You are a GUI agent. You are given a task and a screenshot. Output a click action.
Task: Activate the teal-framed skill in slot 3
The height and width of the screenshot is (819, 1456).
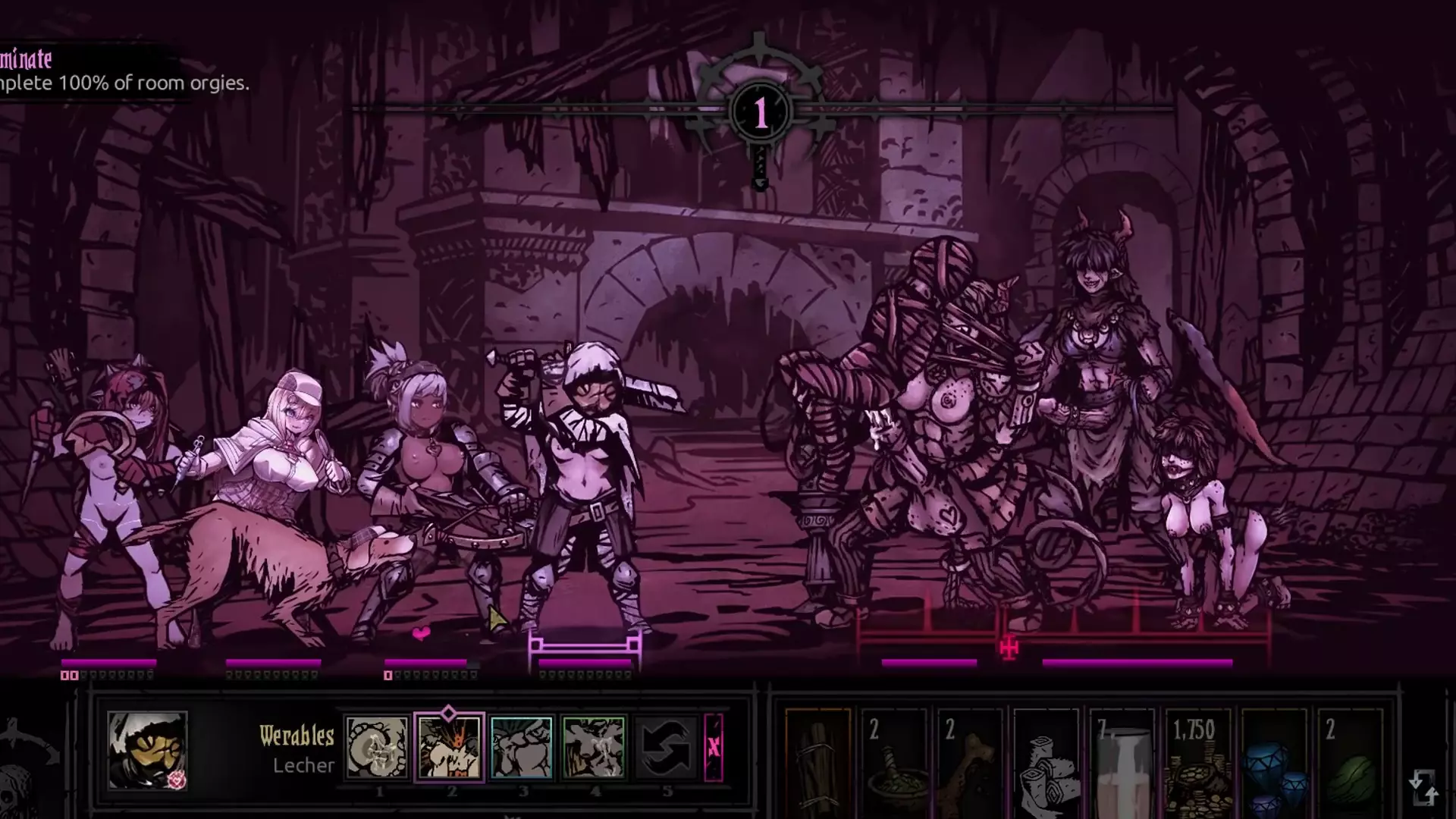[x=522, y=748]
